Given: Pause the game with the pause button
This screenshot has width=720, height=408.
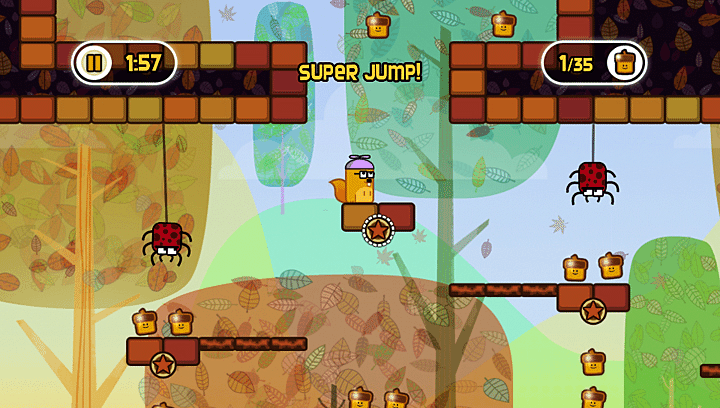Looking at the screenshot, I should tap(94, 64).
